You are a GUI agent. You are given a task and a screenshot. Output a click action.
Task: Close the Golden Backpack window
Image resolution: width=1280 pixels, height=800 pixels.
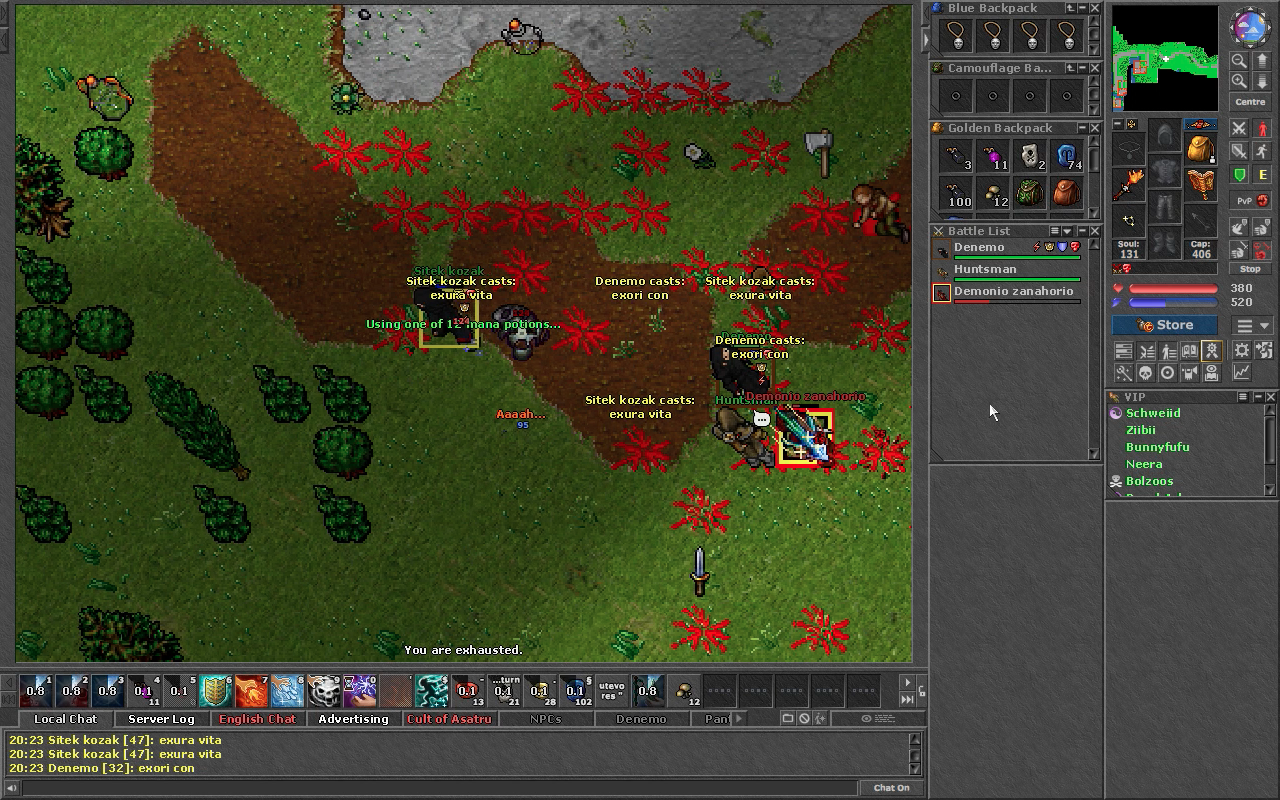[1095, 128]
